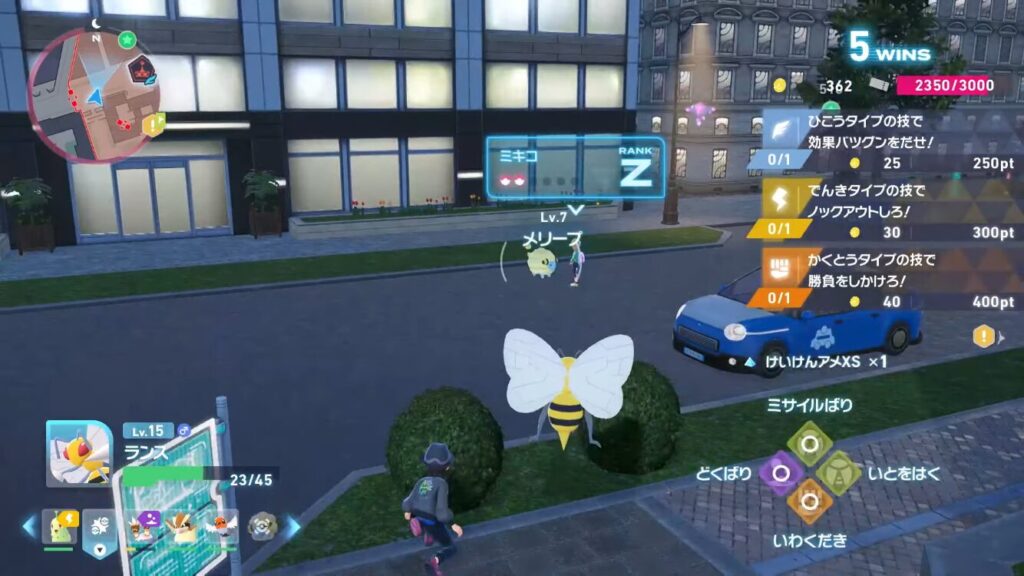This screenshot has width=1024, height=576.
Task: Select the ミキコ Rank Z opponent panel
Action: tap(576, 168)
